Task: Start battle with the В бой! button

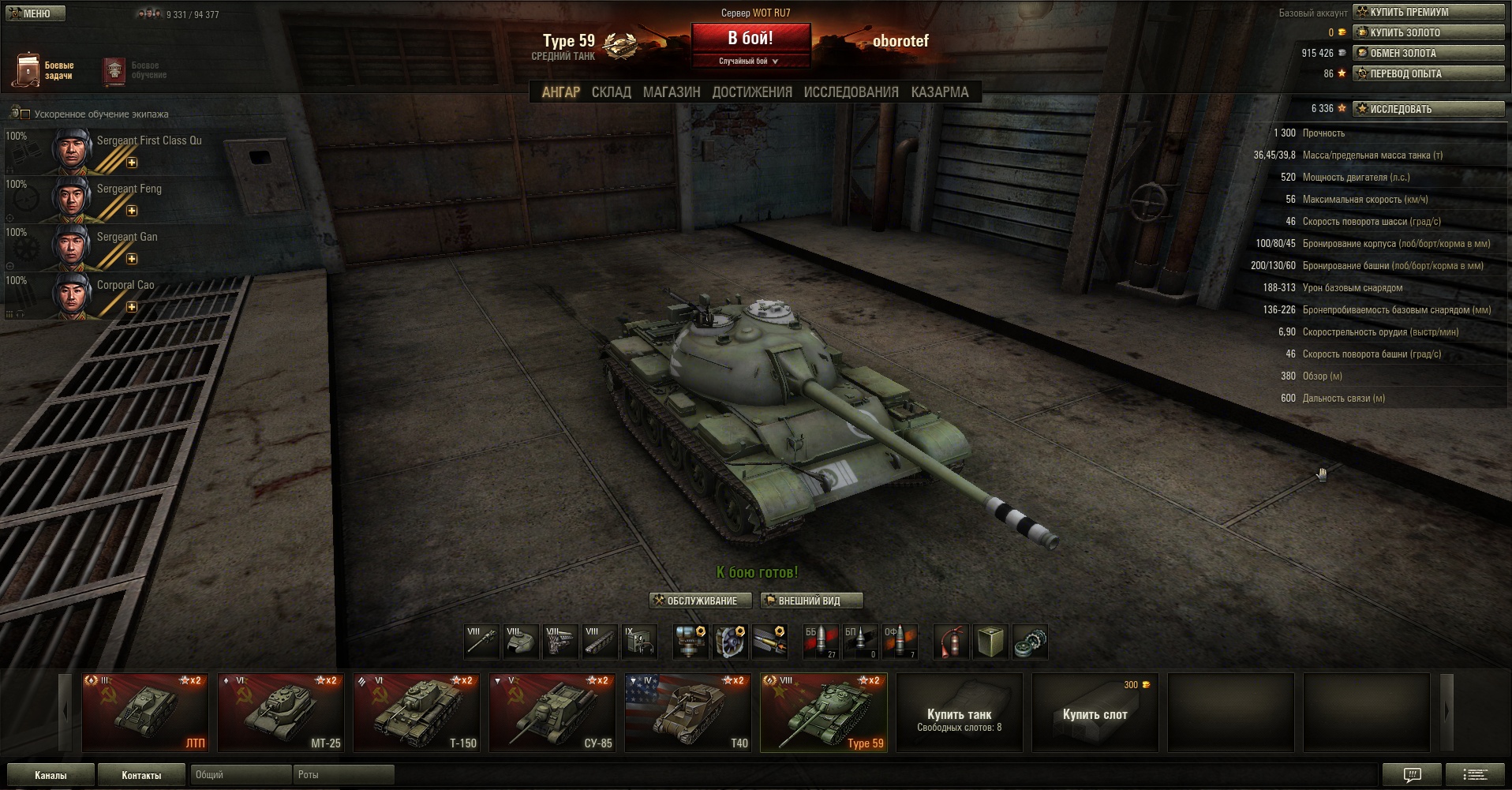Action: tap(750, 38)
